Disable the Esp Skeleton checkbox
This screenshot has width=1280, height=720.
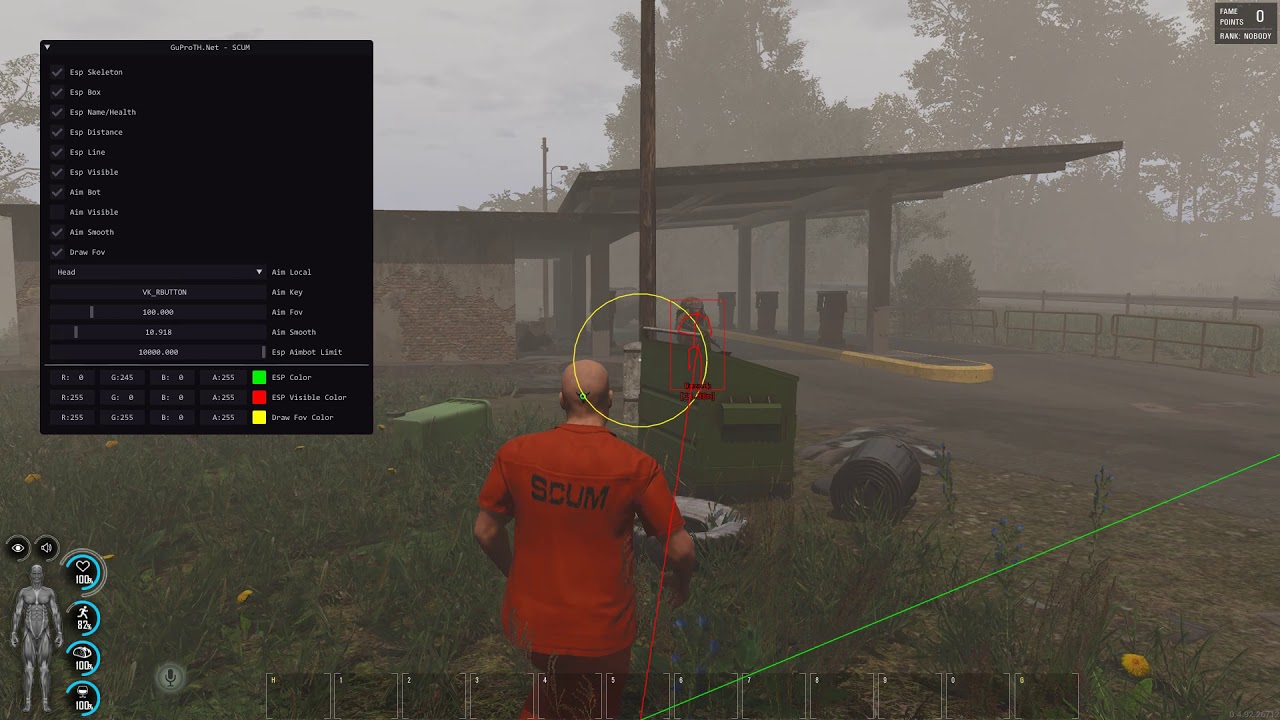click(x=57, y=72)
